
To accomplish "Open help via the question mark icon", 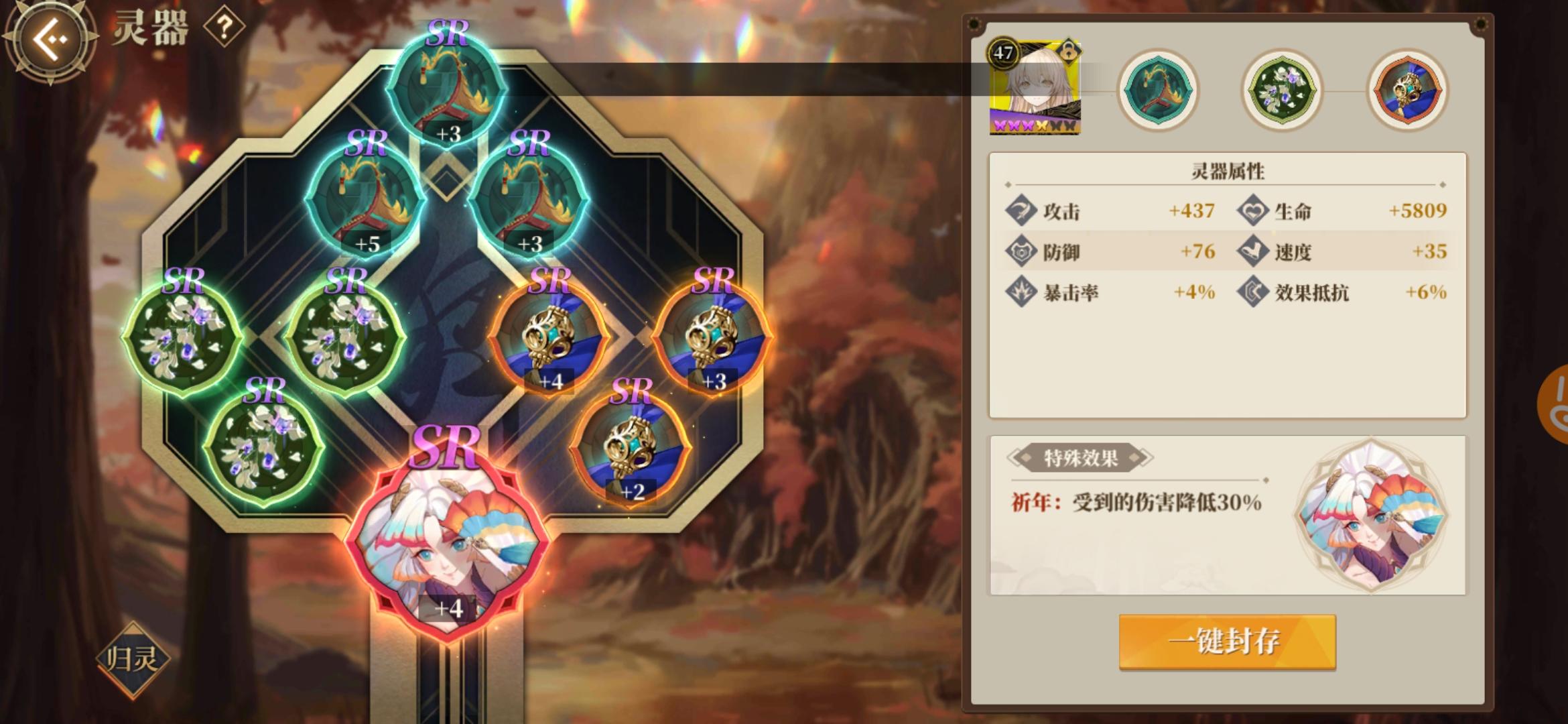I will pos(226,28).
